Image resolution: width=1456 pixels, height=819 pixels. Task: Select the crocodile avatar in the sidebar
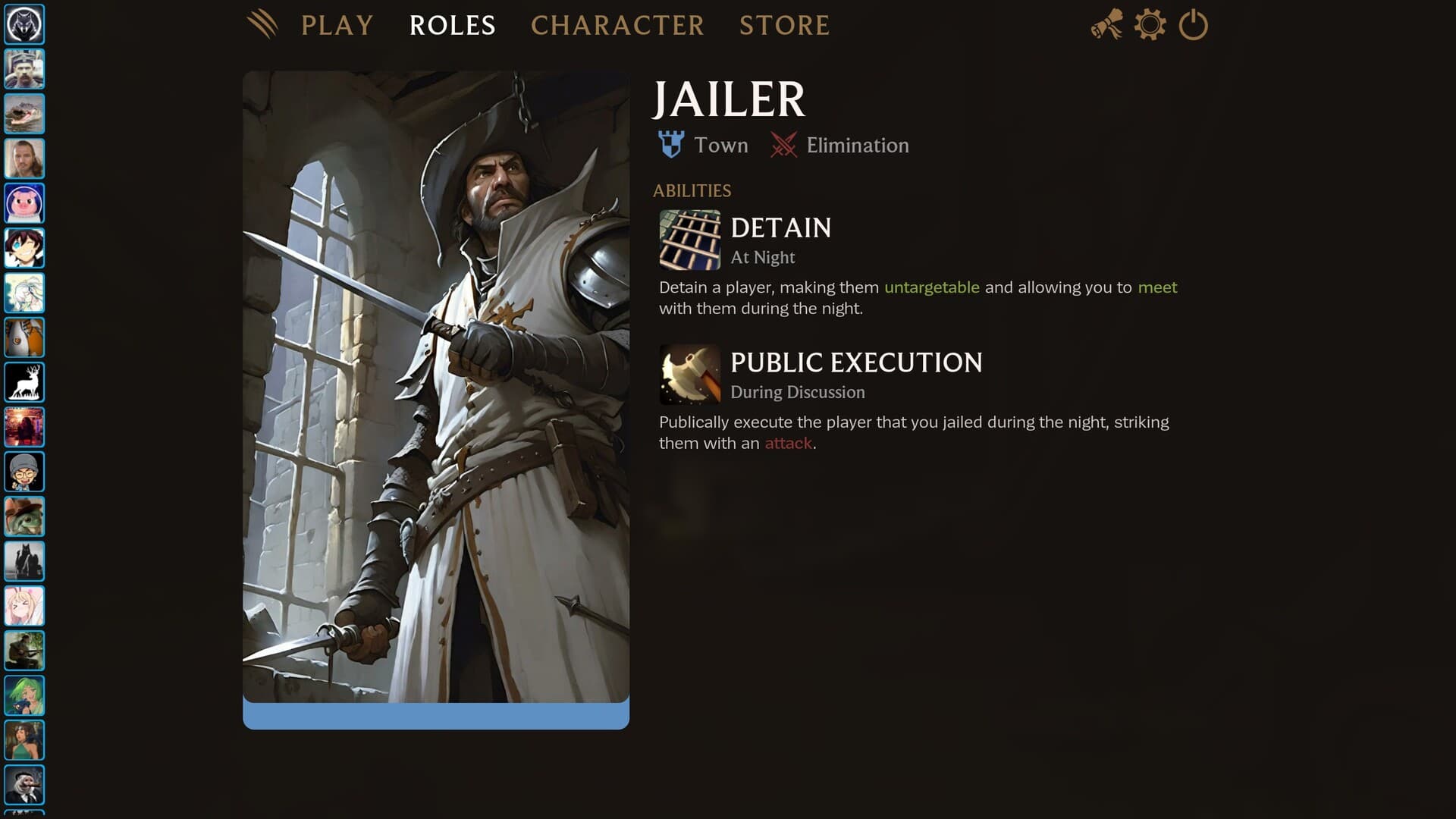tap(24, 115)
